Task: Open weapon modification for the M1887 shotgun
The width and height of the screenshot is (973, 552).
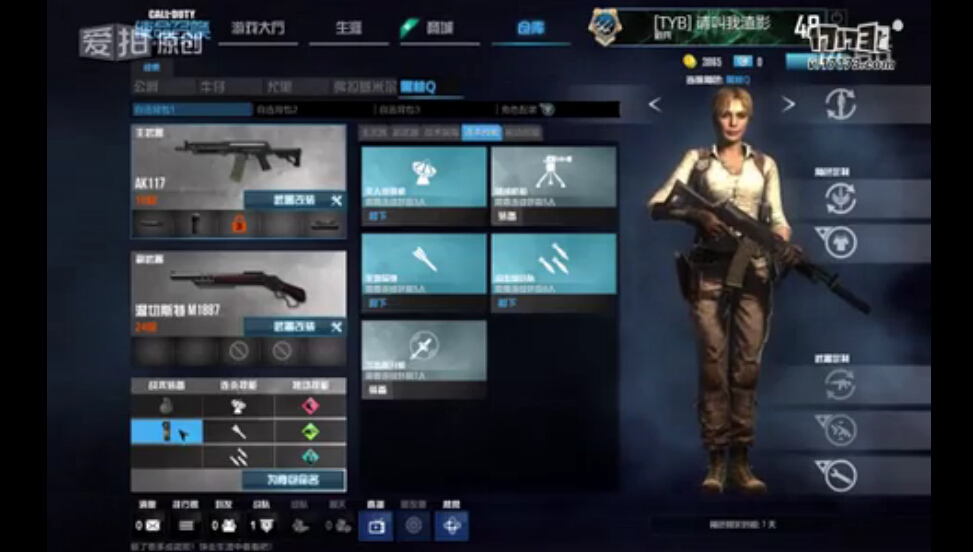Action: 294,327
